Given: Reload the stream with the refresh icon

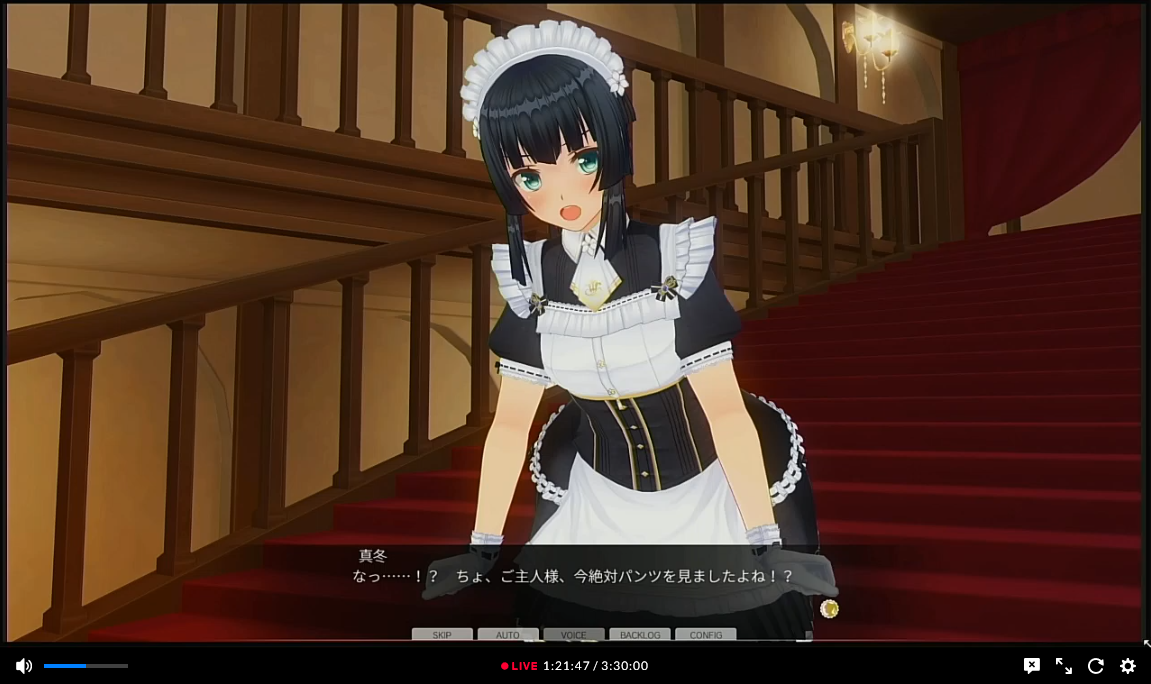Looking at the screenshot, I should tap(1096, 666).
